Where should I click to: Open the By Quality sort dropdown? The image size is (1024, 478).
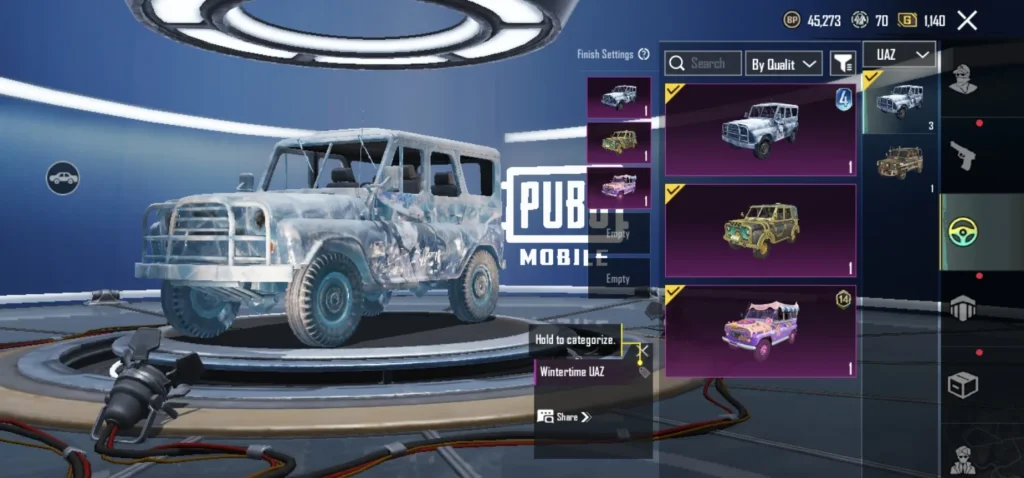[x=783, y=63]
